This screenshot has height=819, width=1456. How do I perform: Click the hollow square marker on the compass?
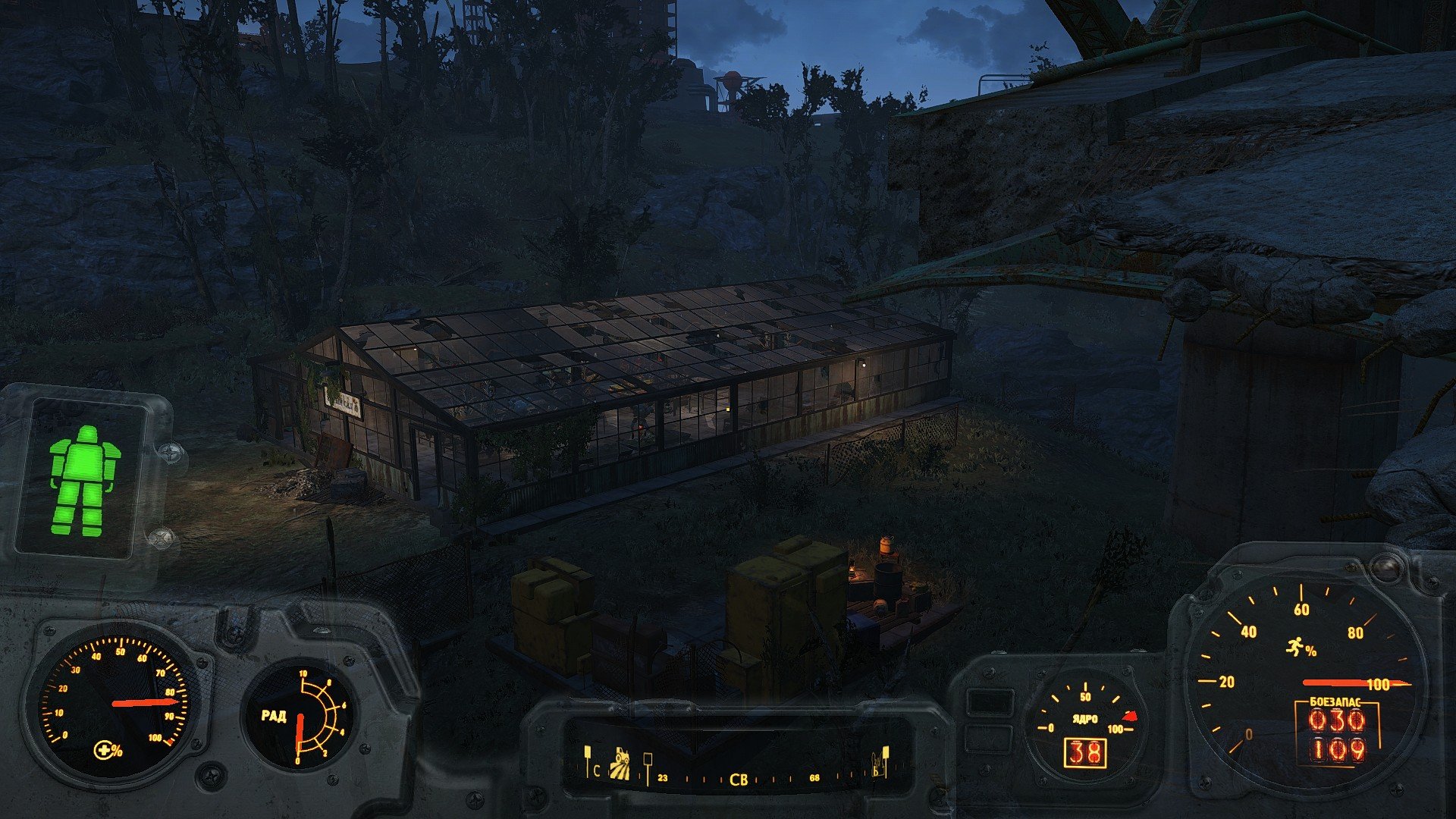point(648,758)
